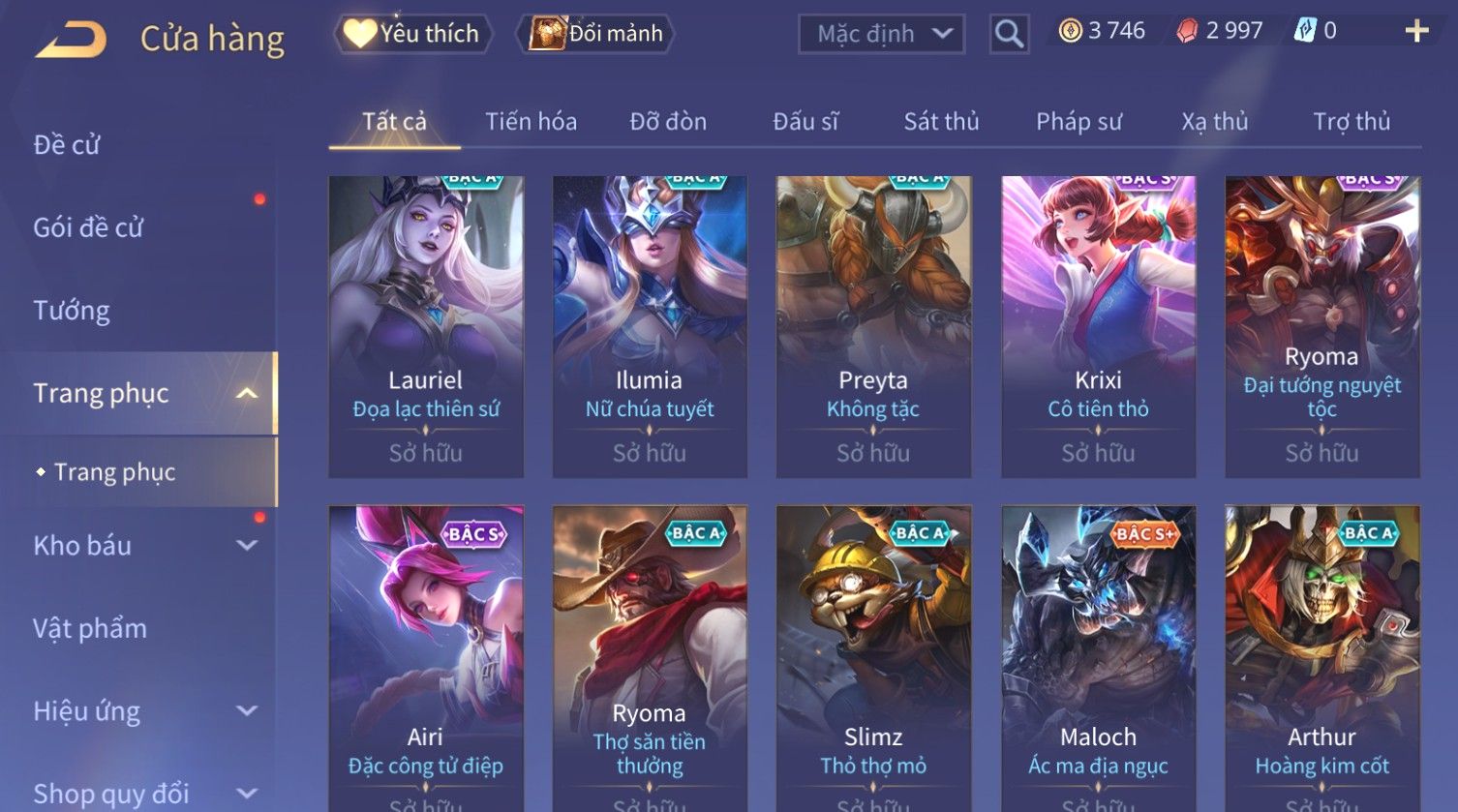The height and width of the screenshot is (812, 1458).
Task: Select the Pháp sư tab
Action: tap(1078, 122)
